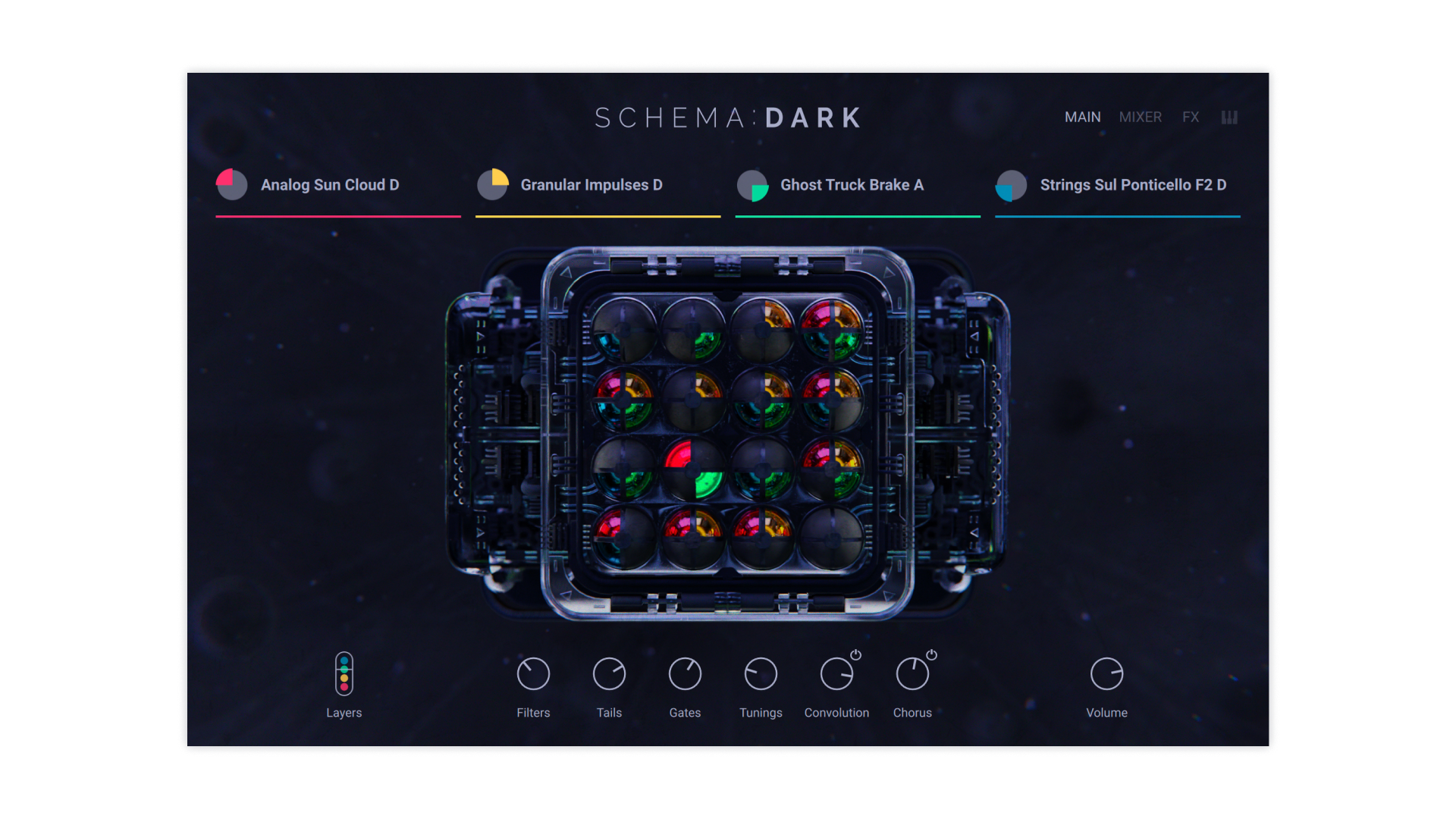This screenshot has width=1456, height=819.
Task: Click the Filters knob
Action: point(533,673)
